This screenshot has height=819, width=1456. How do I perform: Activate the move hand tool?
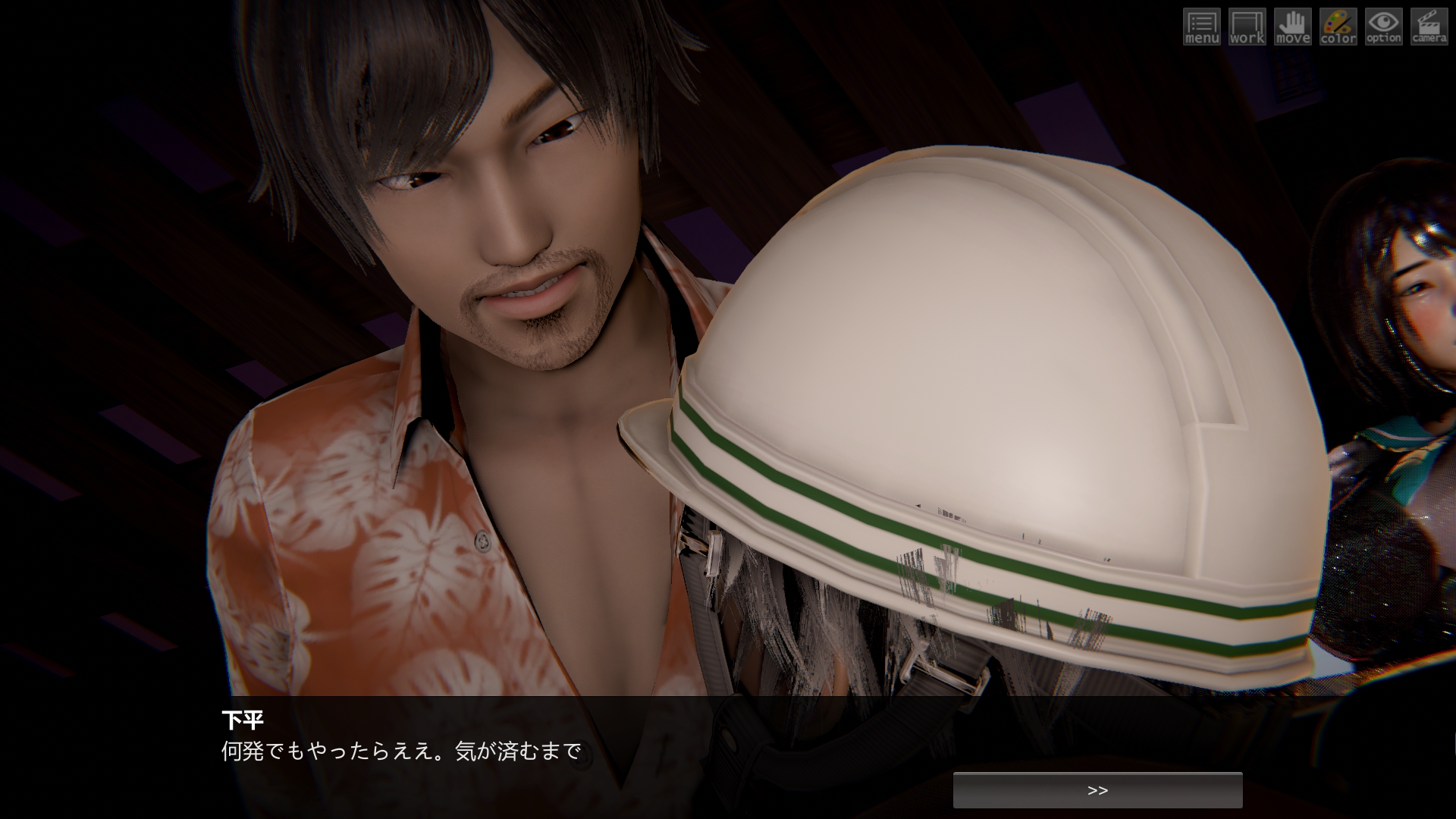point(1293,27)
